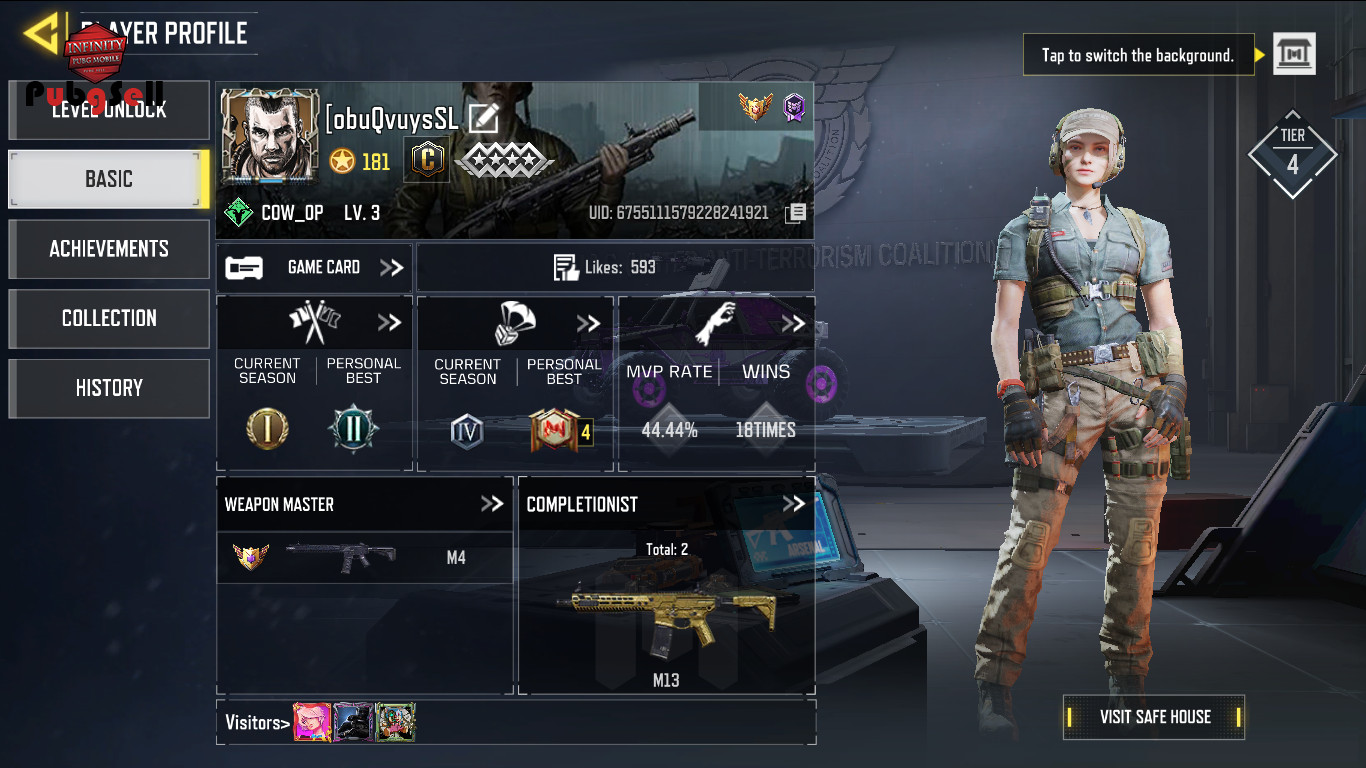
Task: Expand the Completionist section
Action: pyautogui.click(x=793, y=504)
